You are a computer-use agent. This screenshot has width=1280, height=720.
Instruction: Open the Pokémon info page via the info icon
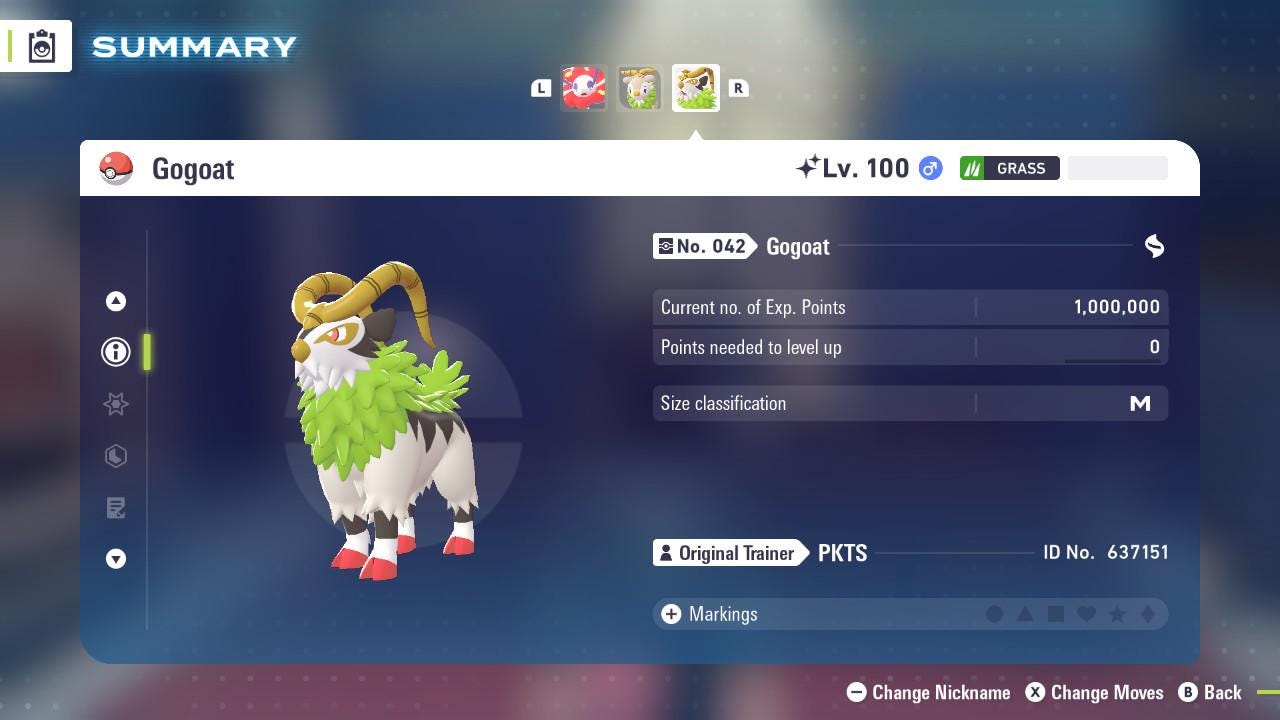point(116,352)
